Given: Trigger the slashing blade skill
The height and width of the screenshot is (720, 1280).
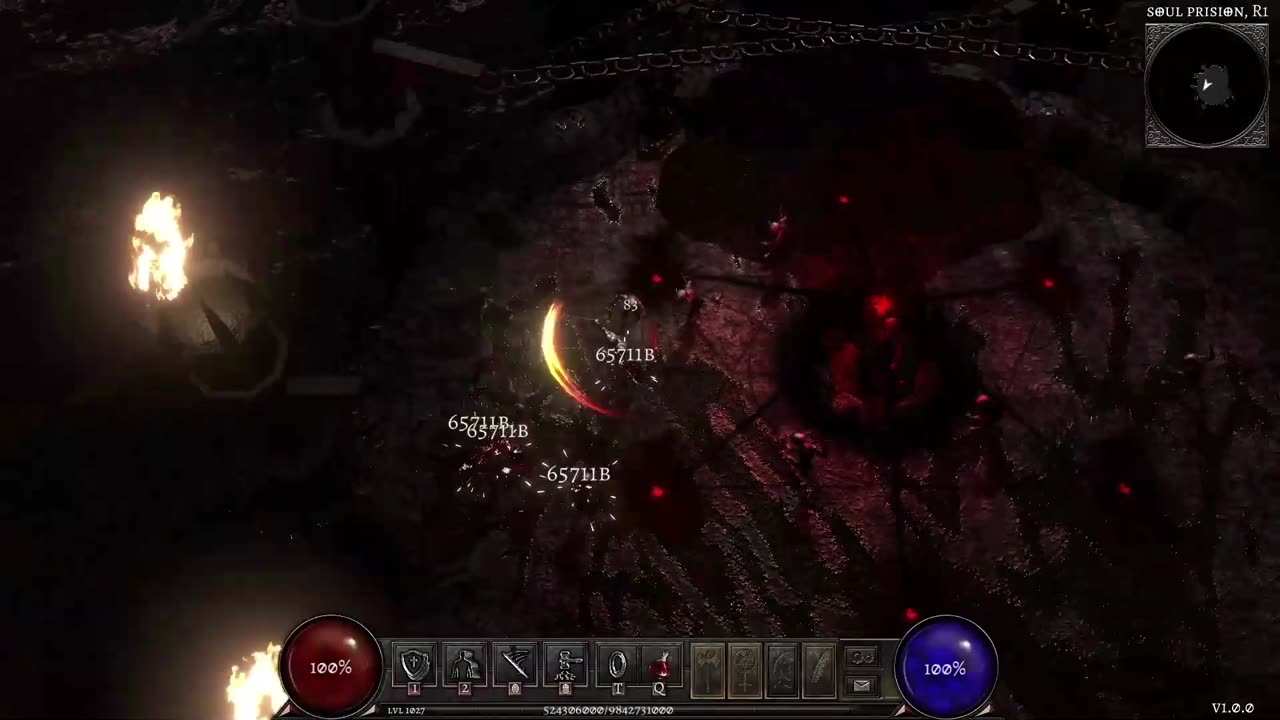Looking at the screenshot, I should (x=515, y=665).
